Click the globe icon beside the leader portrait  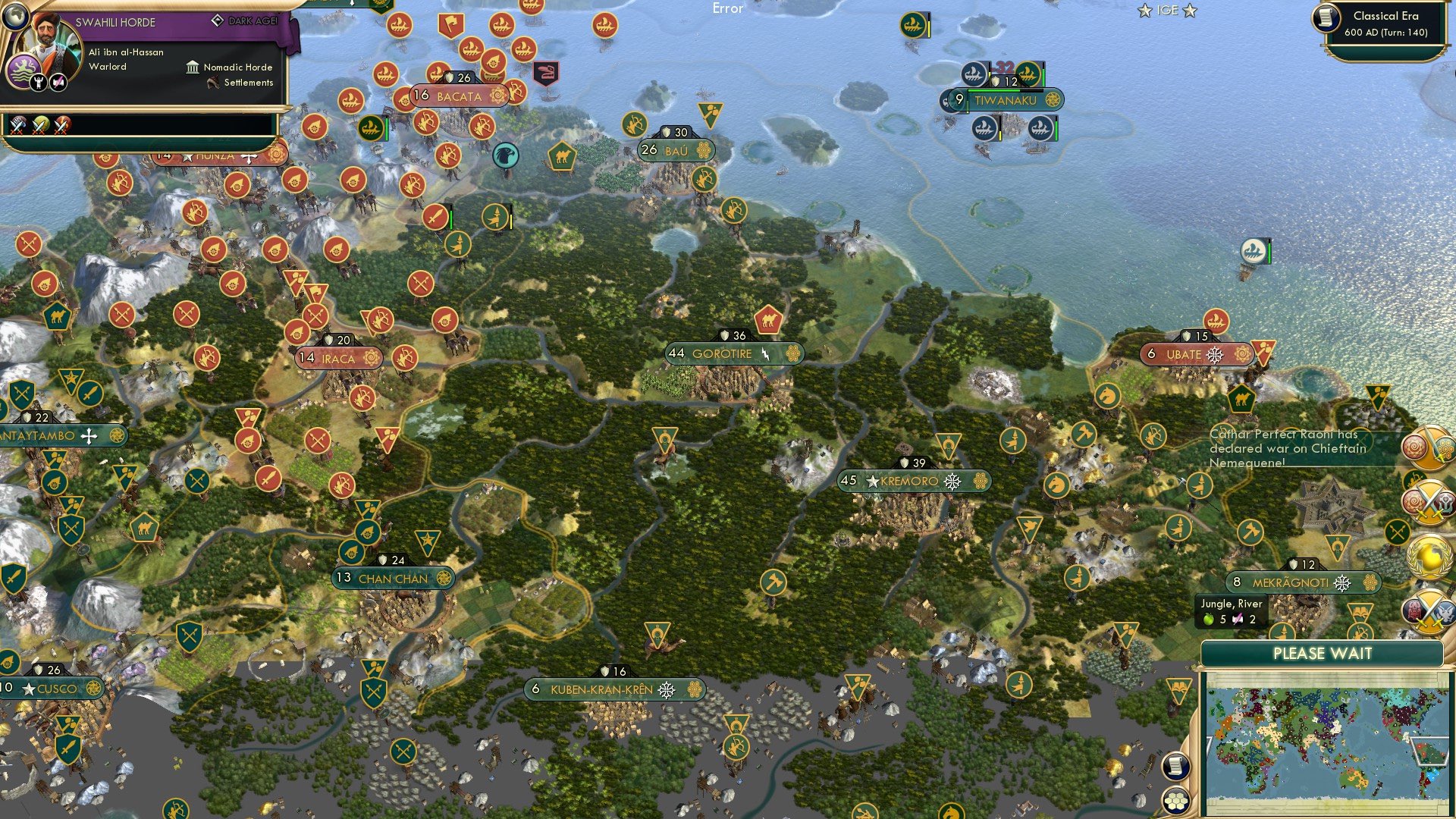[16, 17]
